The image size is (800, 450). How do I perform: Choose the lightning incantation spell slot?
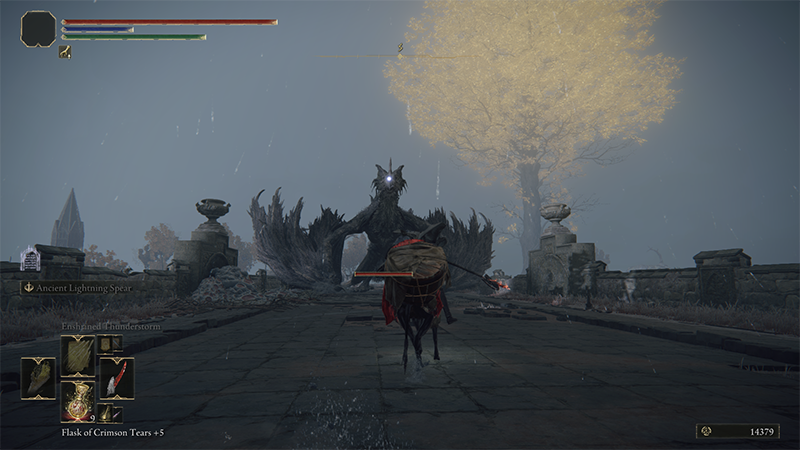click(77, 355)
